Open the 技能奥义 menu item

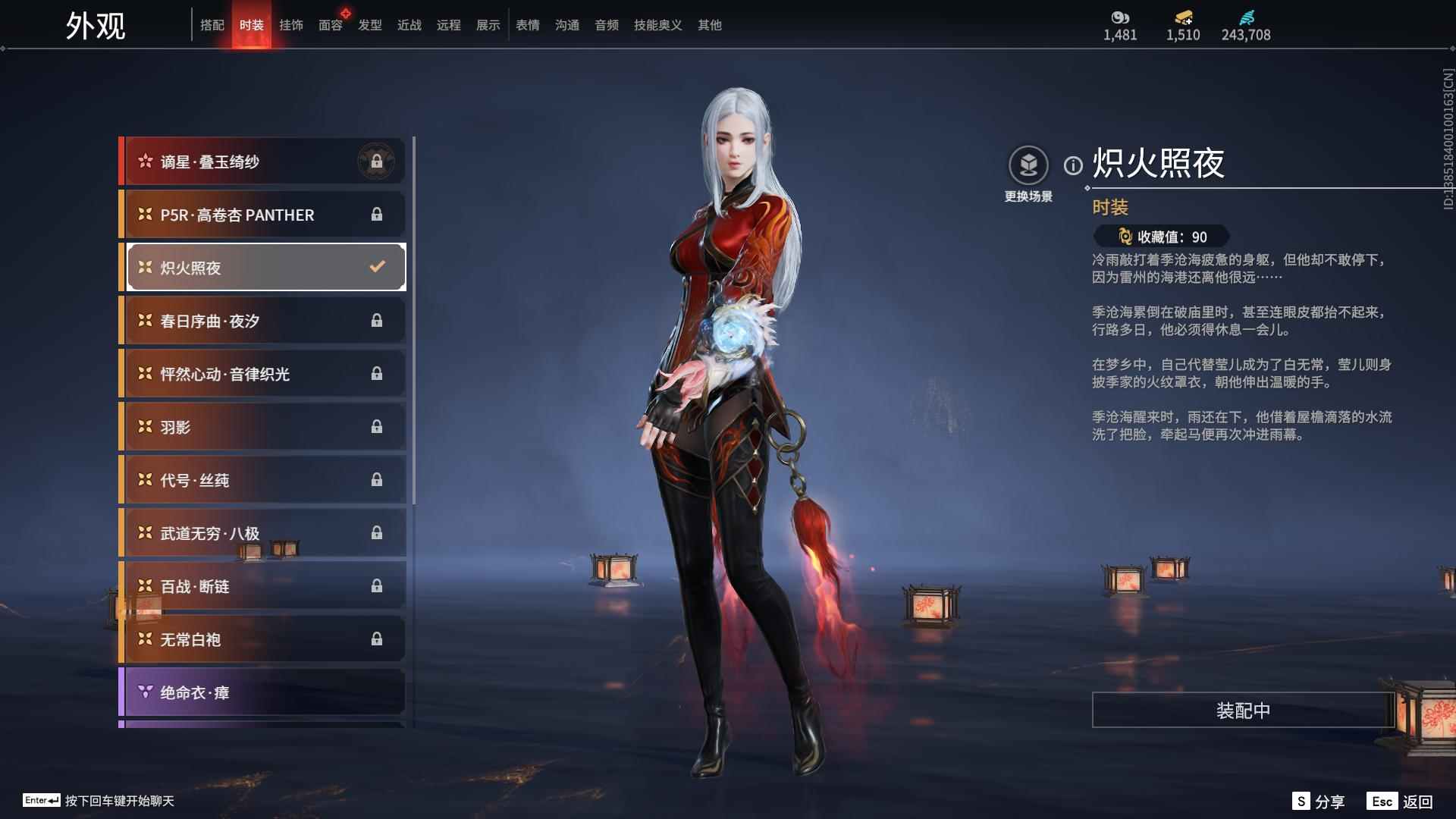[x=657, y=25]
